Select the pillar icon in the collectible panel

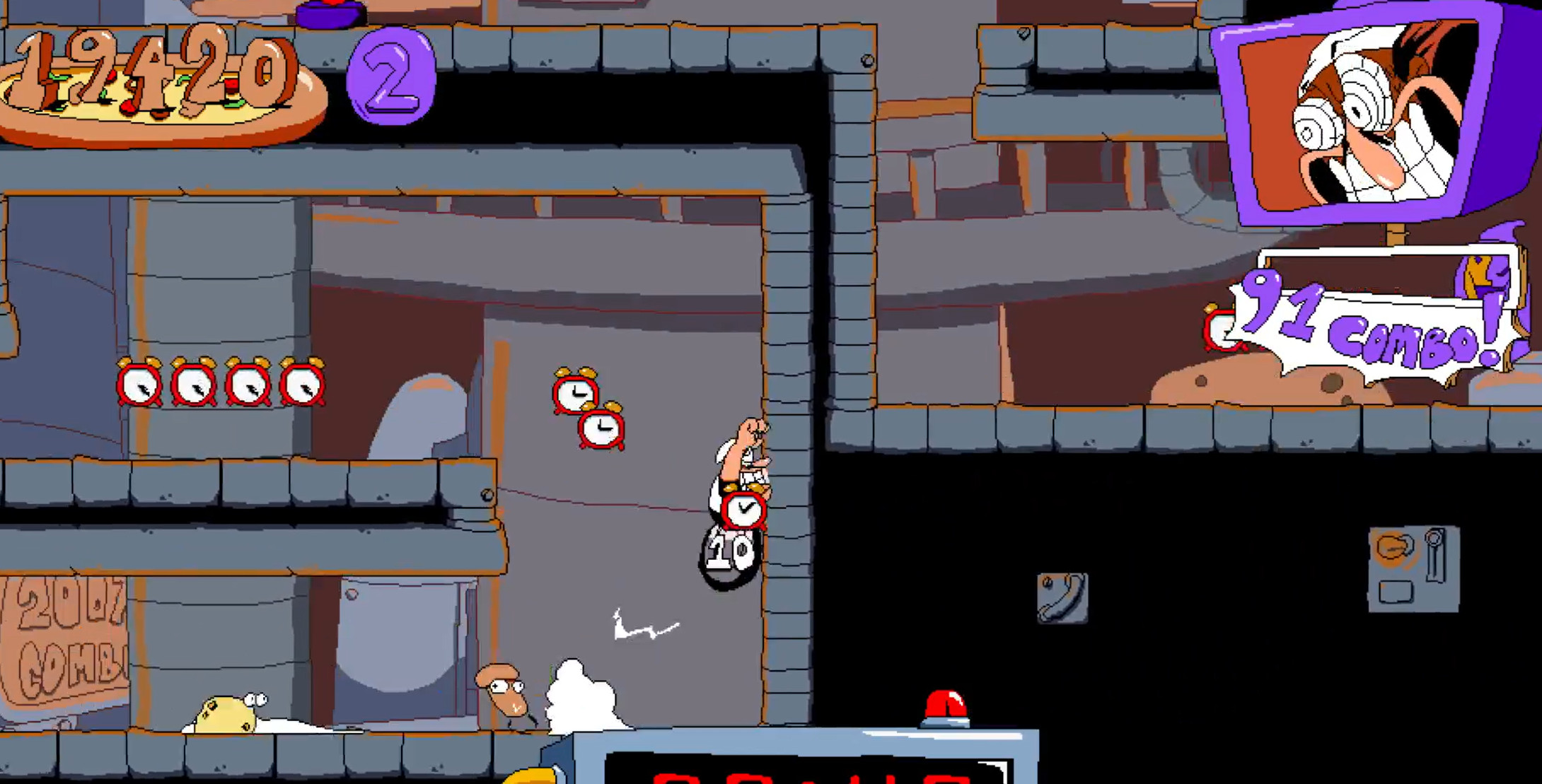point(1436,555)
